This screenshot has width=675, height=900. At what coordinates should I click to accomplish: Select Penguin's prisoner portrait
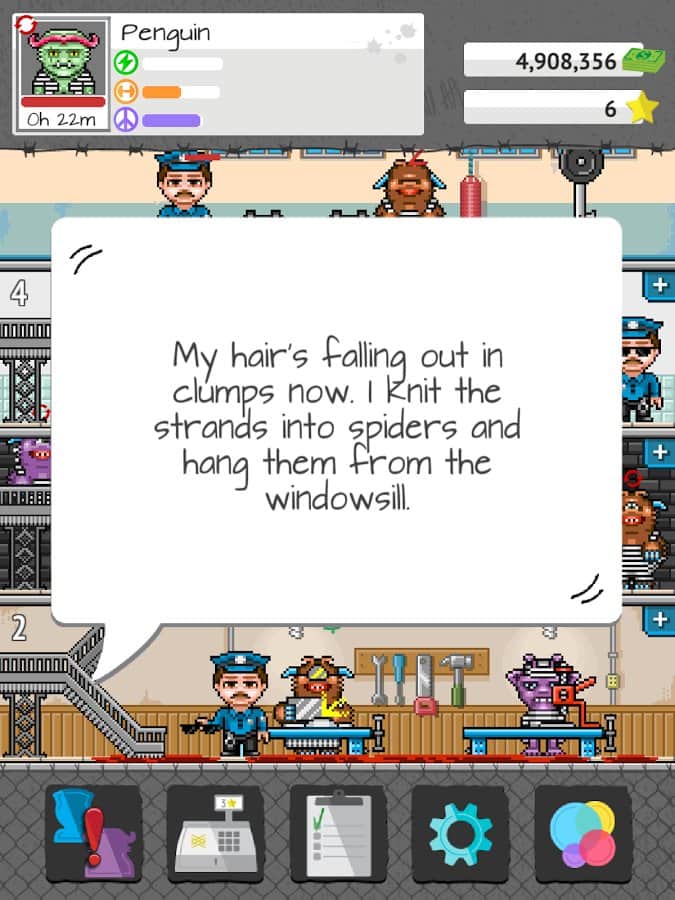click(63, 68)
